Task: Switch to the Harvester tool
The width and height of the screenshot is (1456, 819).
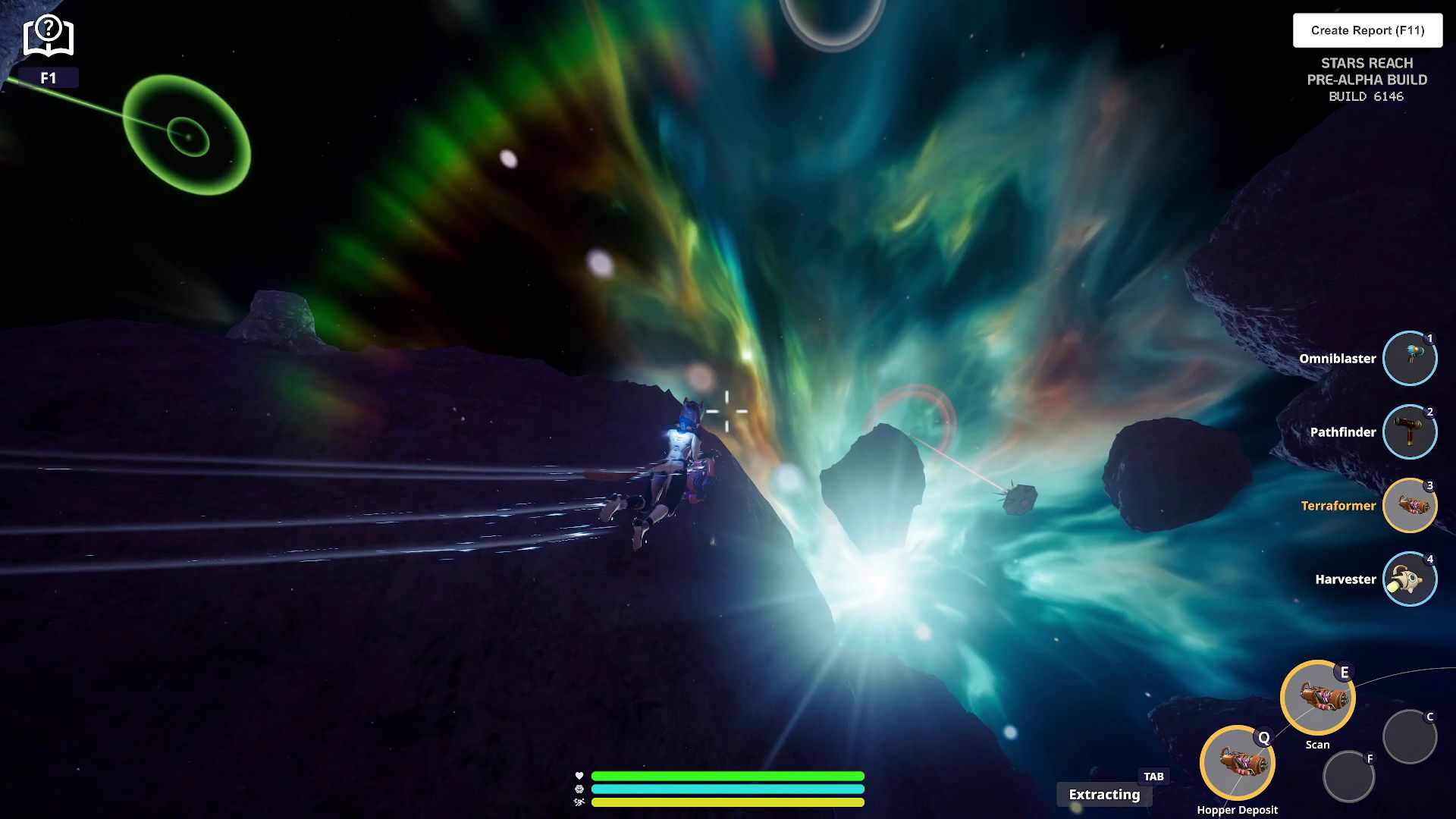Action: [1409, 579]
